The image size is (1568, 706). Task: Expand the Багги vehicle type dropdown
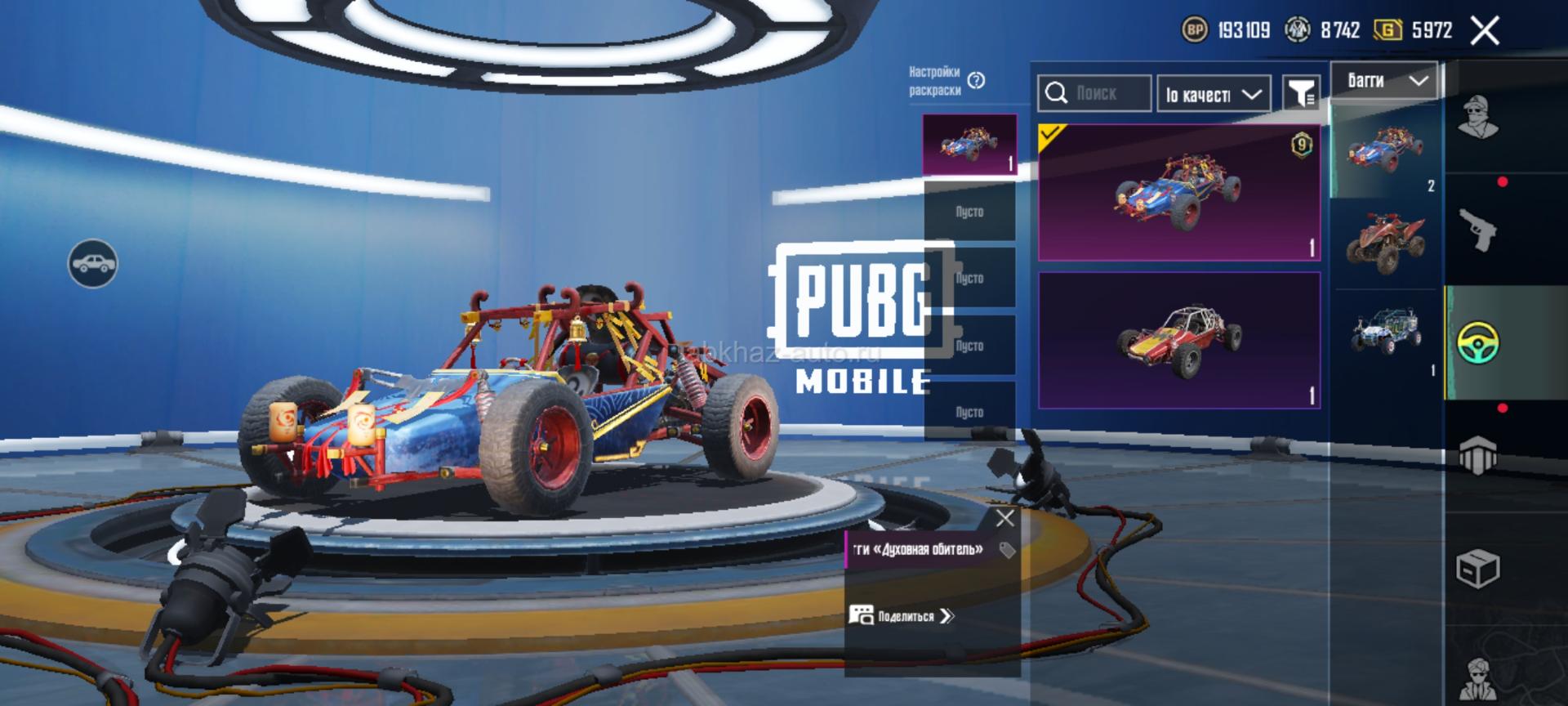pos(1384,81)
